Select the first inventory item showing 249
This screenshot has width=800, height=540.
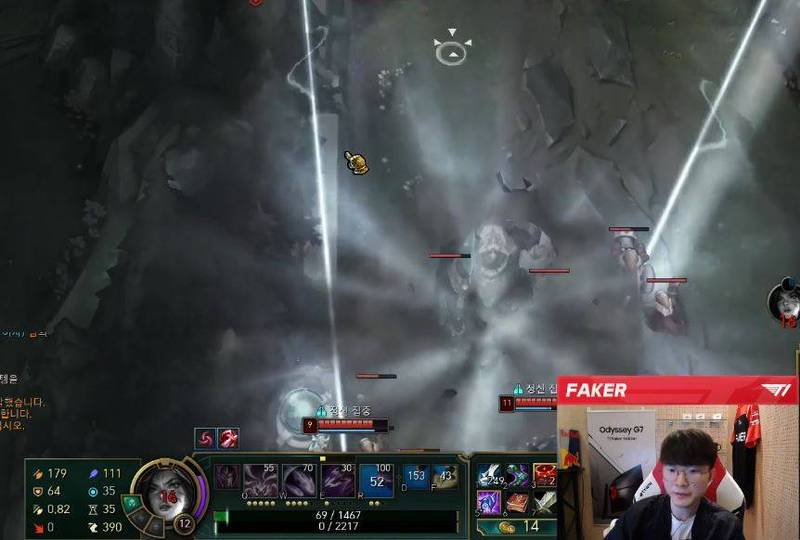click(x=492, y=476)
